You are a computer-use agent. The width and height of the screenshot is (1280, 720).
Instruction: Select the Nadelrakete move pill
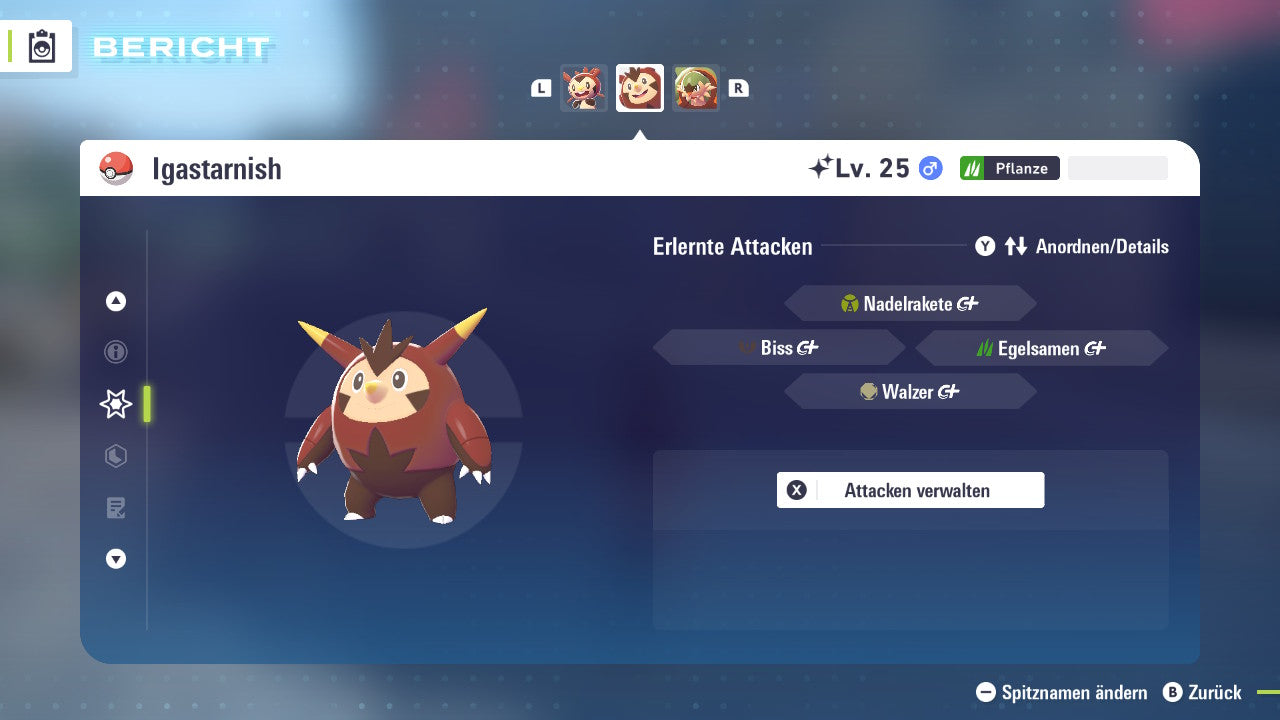[x=910, y=303]
